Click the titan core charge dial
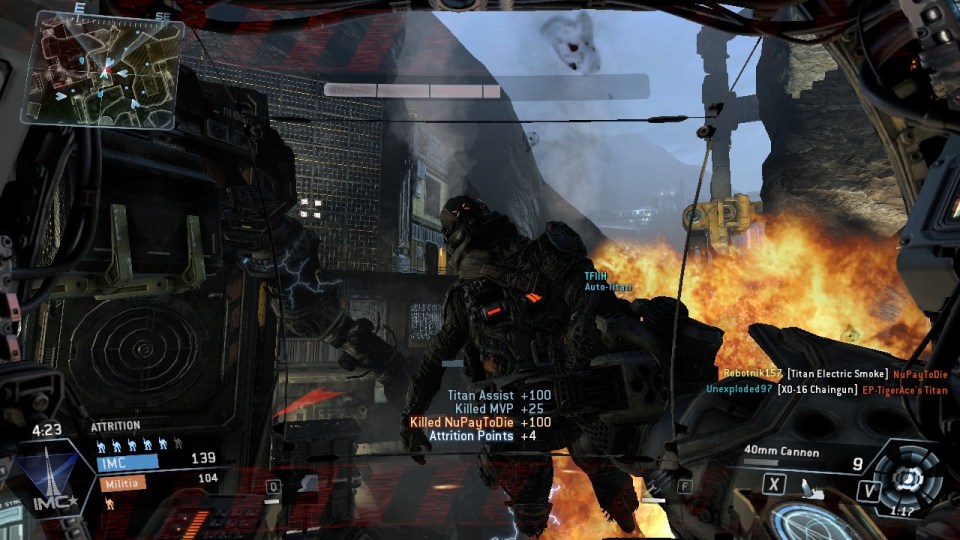Image resolution: width=960 pixels, height=540 pixels. [x=906, y=480]
